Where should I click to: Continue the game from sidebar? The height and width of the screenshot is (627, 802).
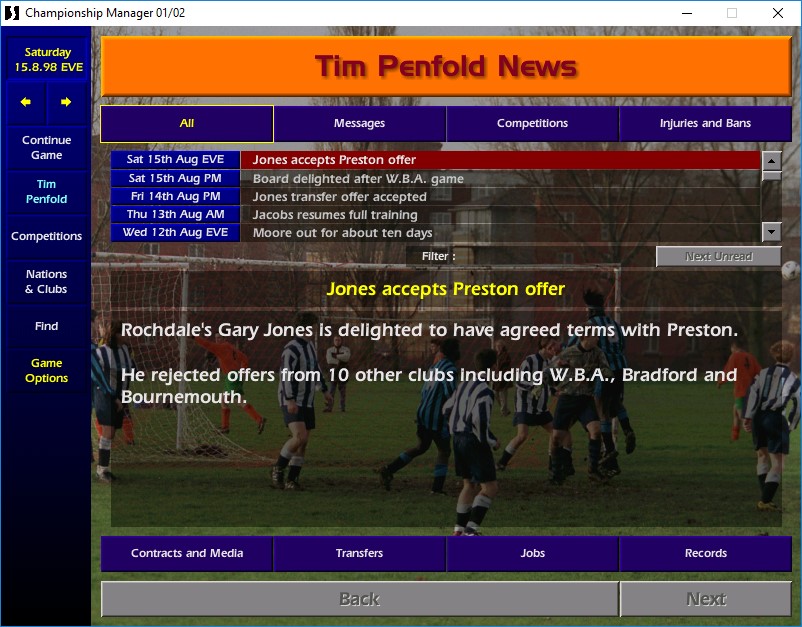[x=46, y=148]
